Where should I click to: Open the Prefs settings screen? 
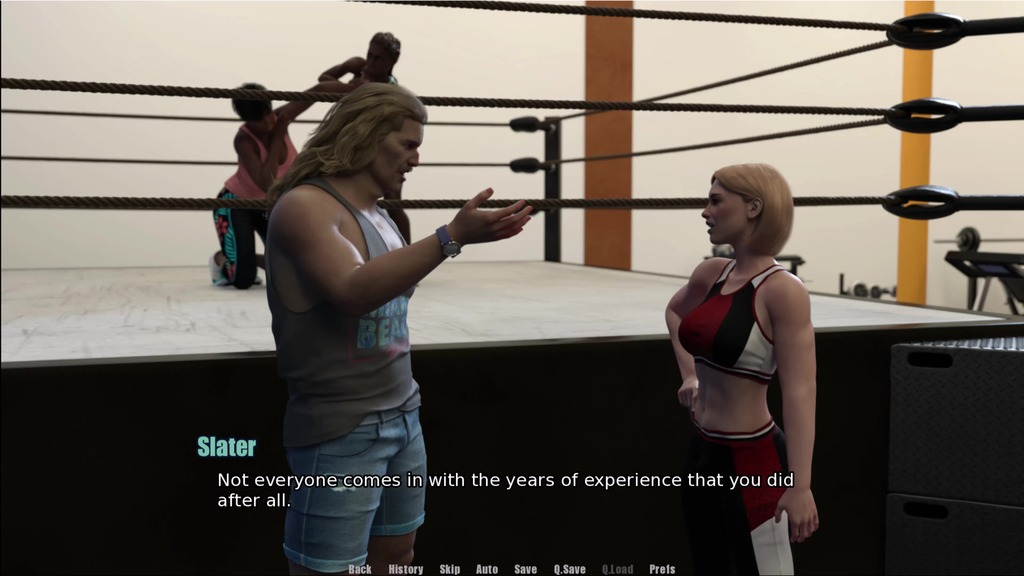[x=662, y=569]
